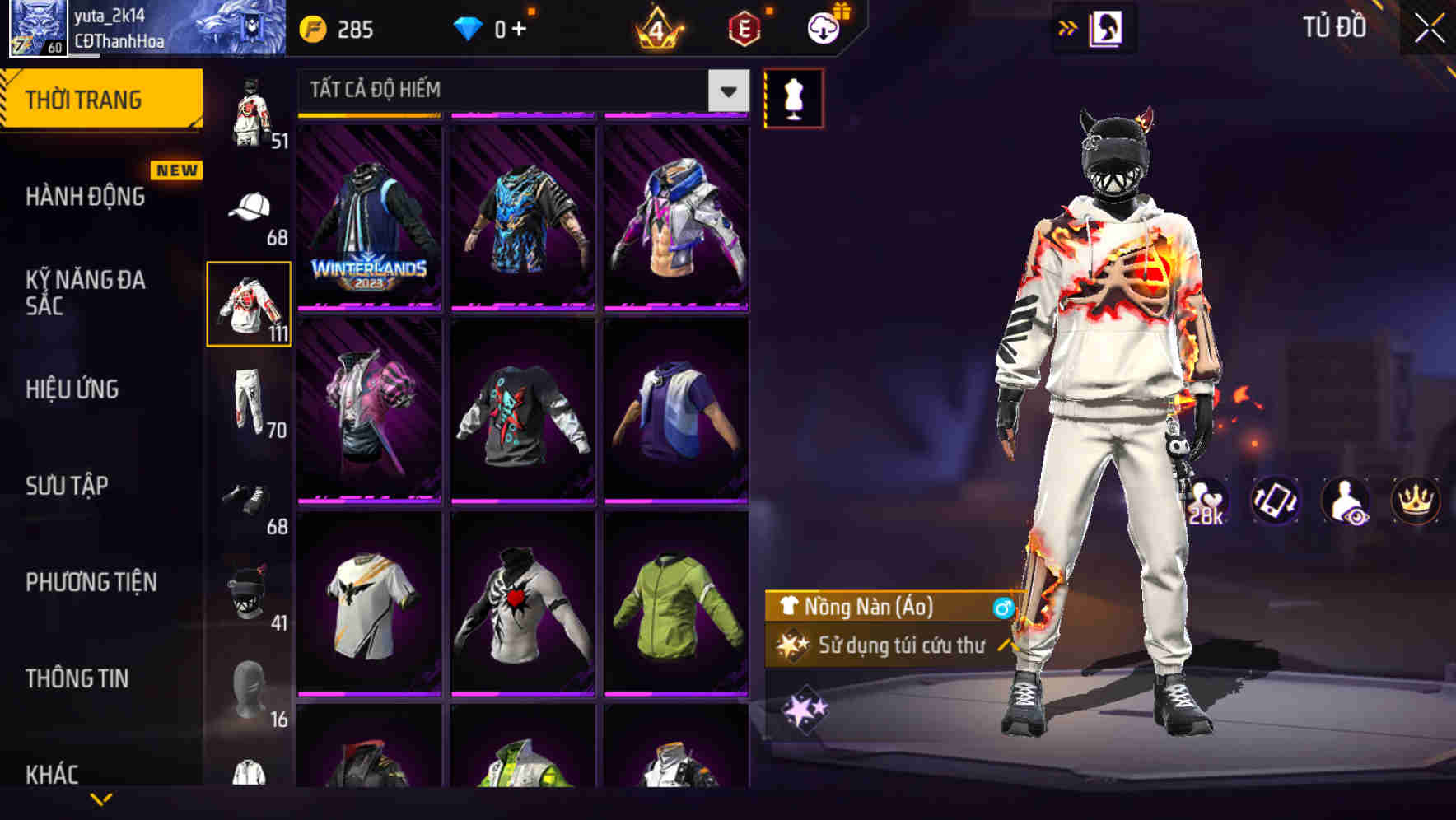Expand the down chevron below KHÁC
Viewport: 1456px width, 820px height.
coord(100,800)
